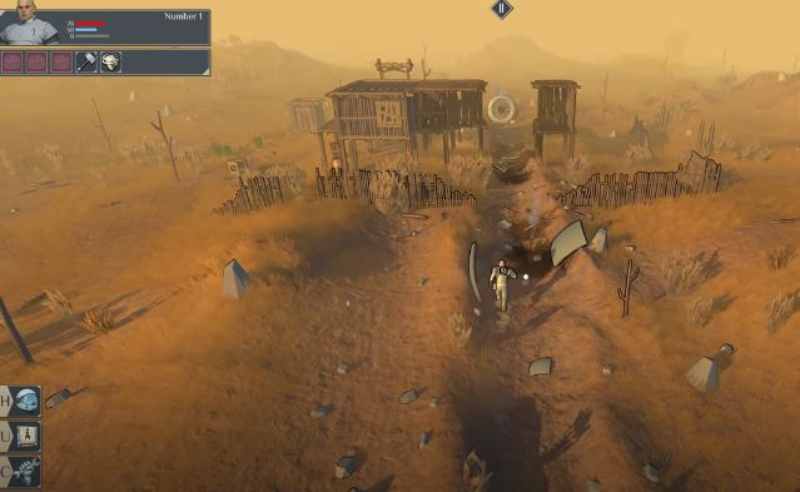Open the skeleton figure button labeled C

click(26, 470)
